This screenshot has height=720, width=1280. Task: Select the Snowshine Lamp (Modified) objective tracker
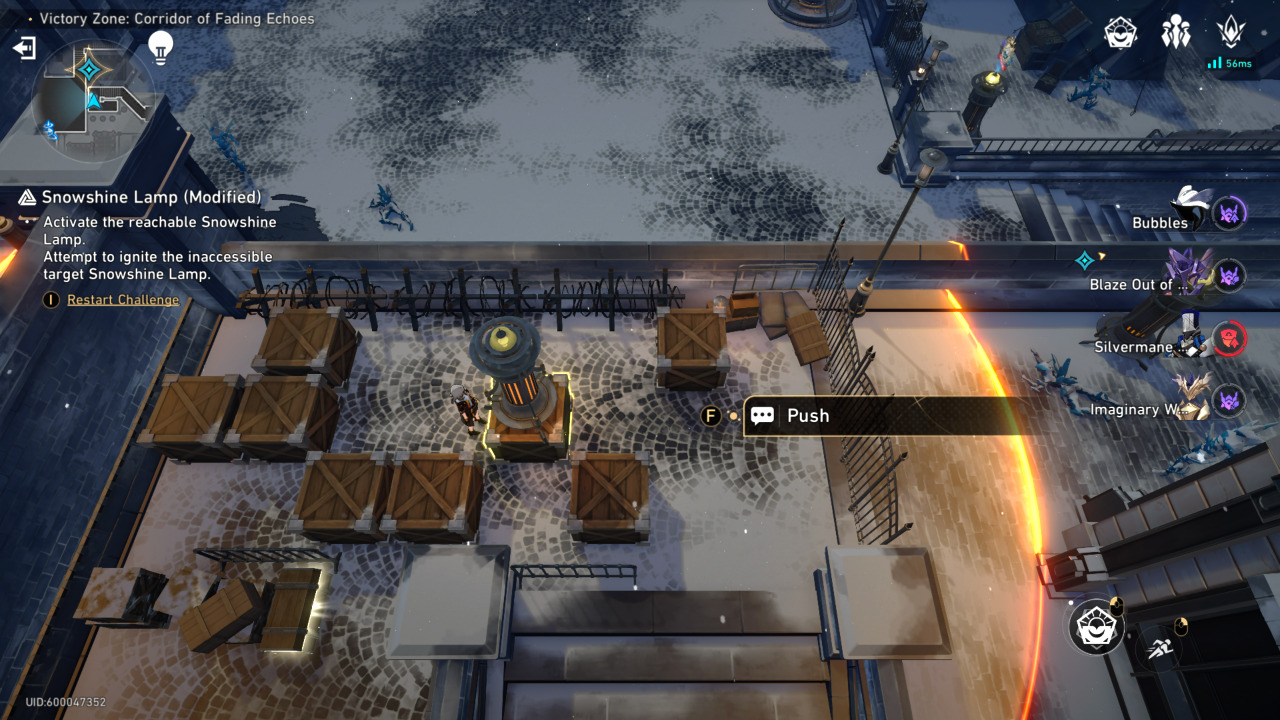(x=151, y=197)
